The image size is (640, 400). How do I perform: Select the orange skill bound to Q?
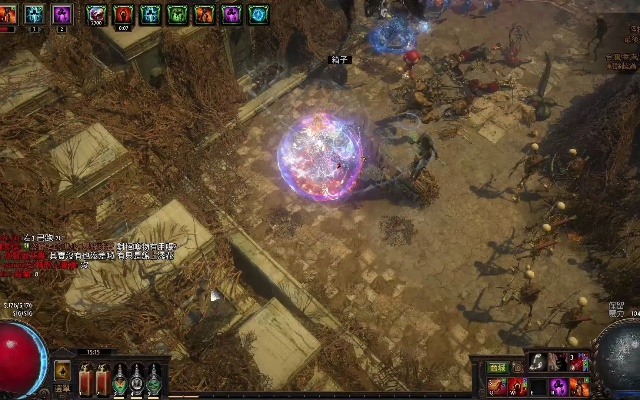pyautogui.click(x=496, y=386)
